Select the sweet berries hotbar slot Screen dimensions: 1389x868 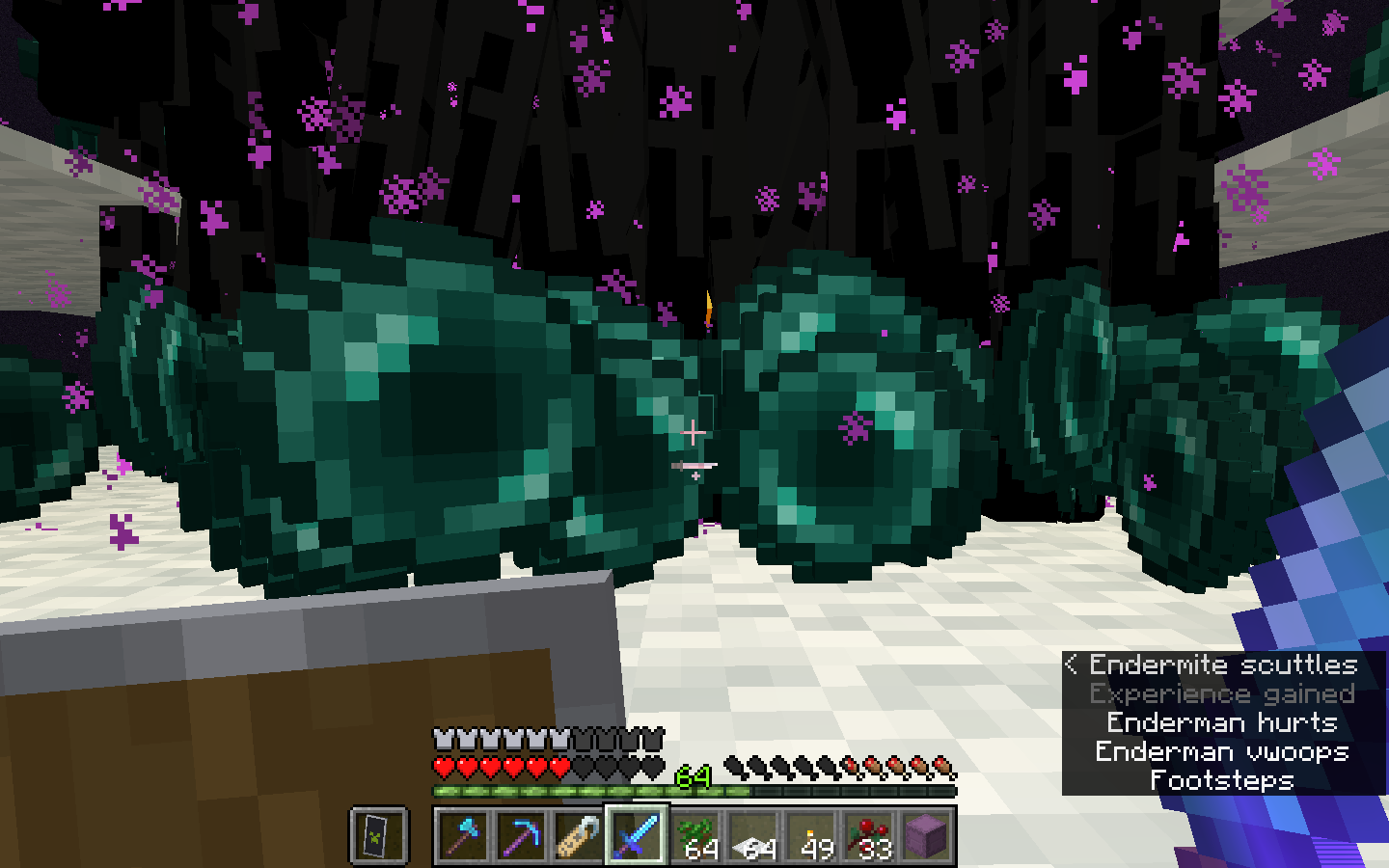(x=868, y=835)
